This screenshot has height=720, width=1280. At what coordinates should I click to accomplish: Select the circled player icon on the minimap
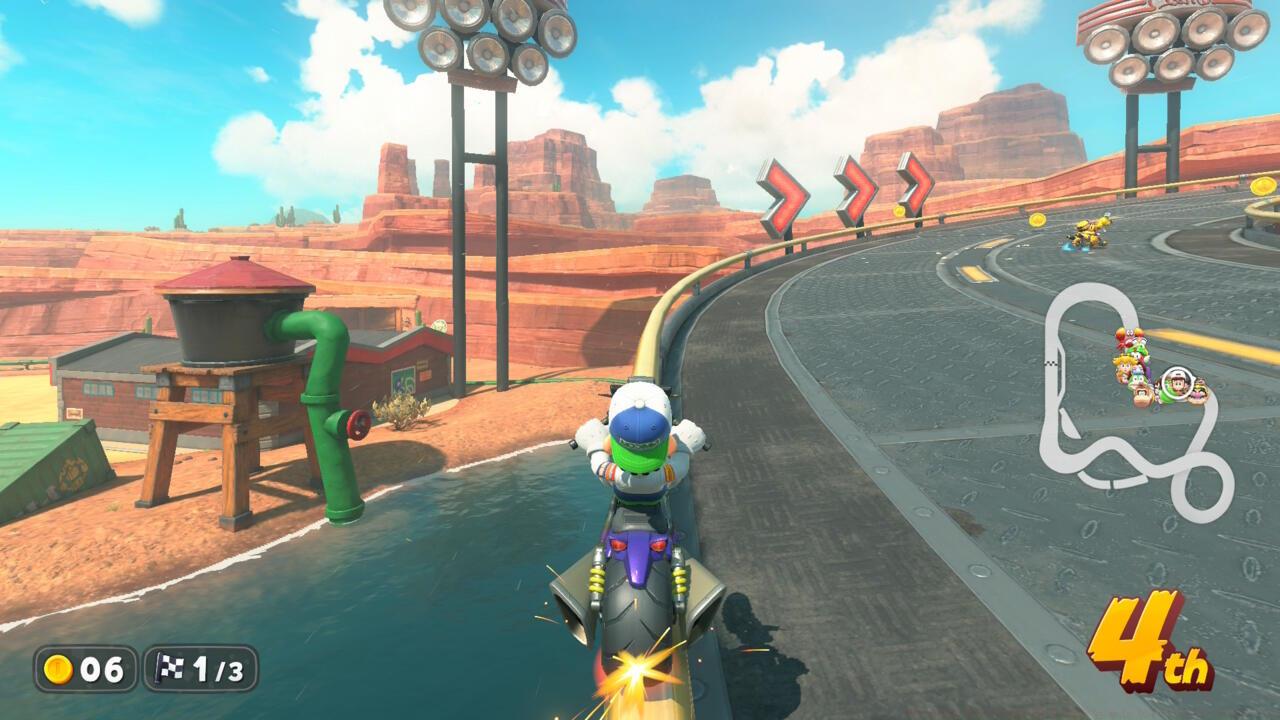[x=1176, y=383]
